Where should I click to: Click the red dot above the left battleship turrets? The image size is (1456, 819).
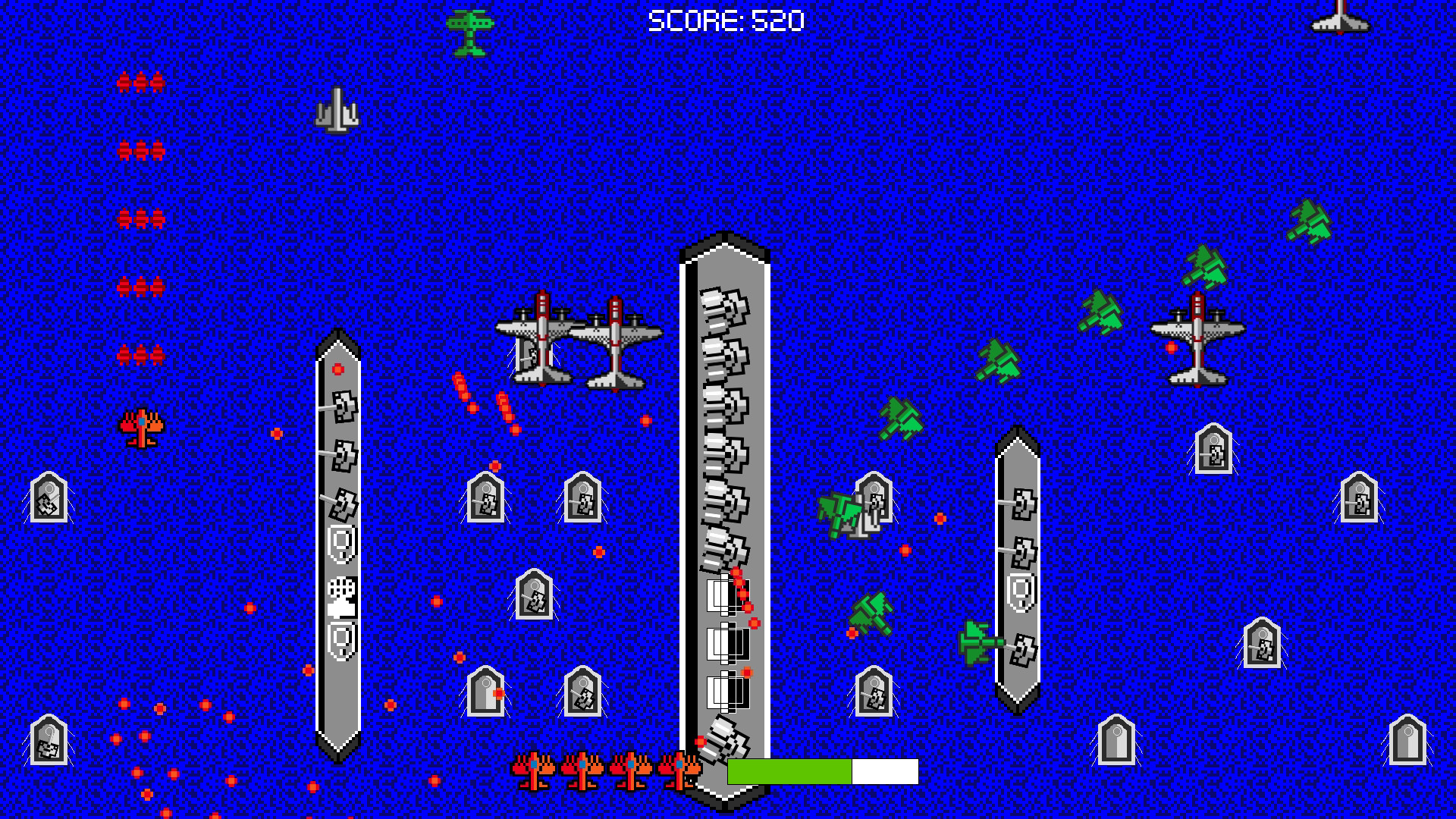point(337,370)
